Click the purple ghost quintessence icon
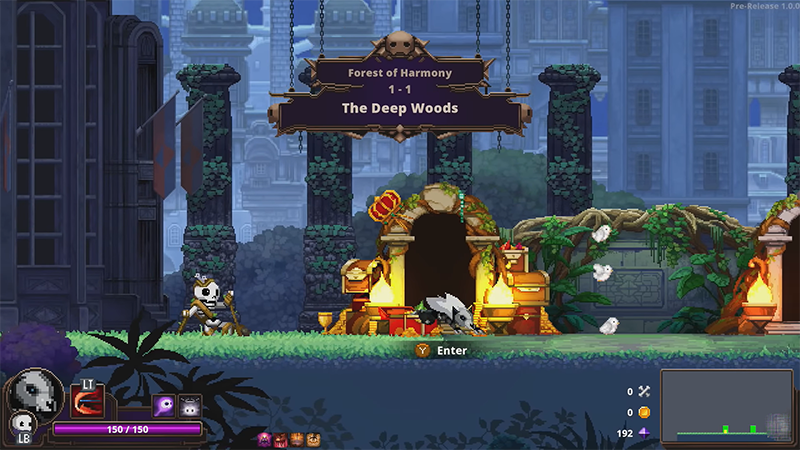Viewport: 800px width, 450px height. click(163, 406)
